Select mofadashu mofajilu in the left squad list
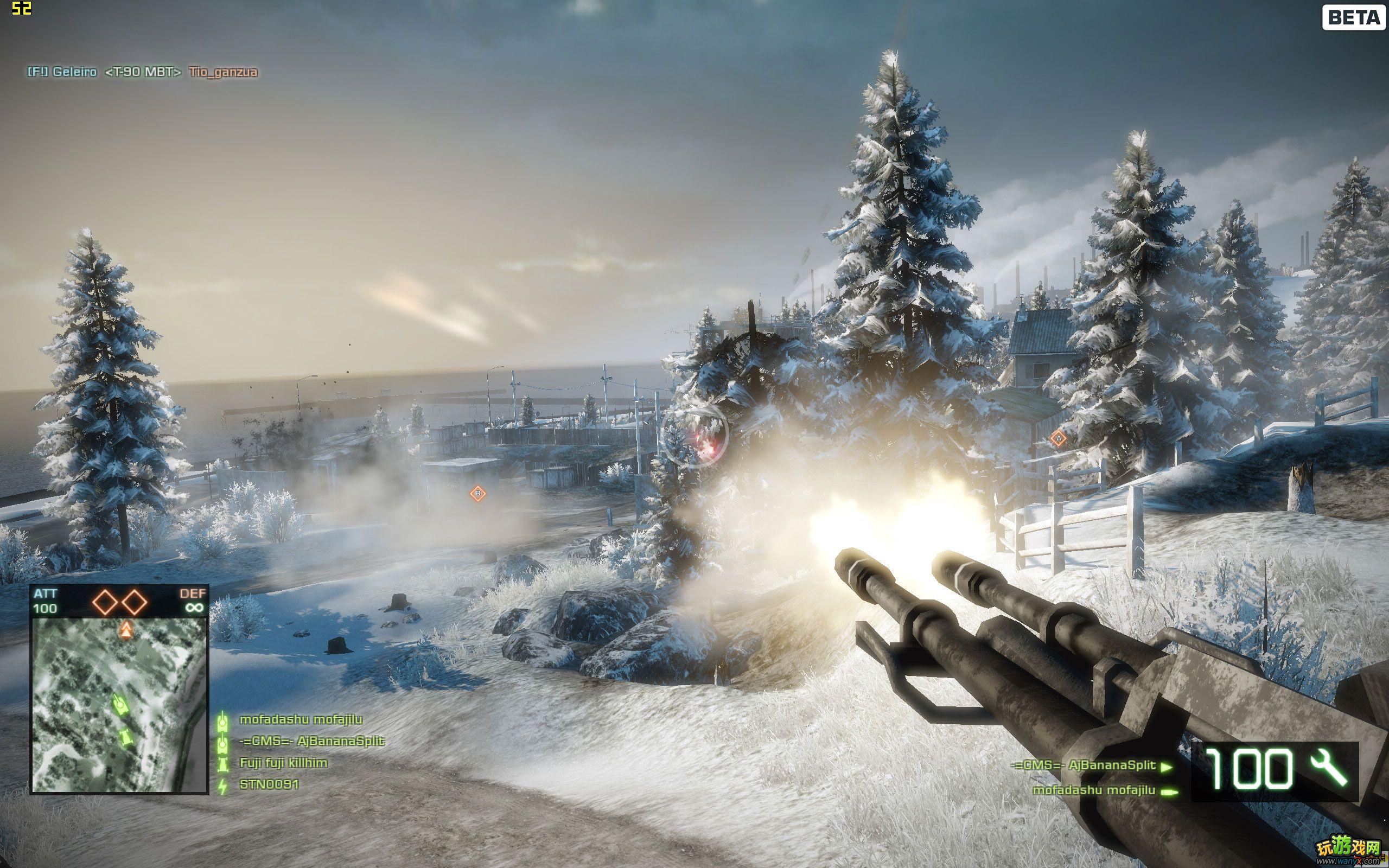The image size is (1389, 868). tap(301, 719)
